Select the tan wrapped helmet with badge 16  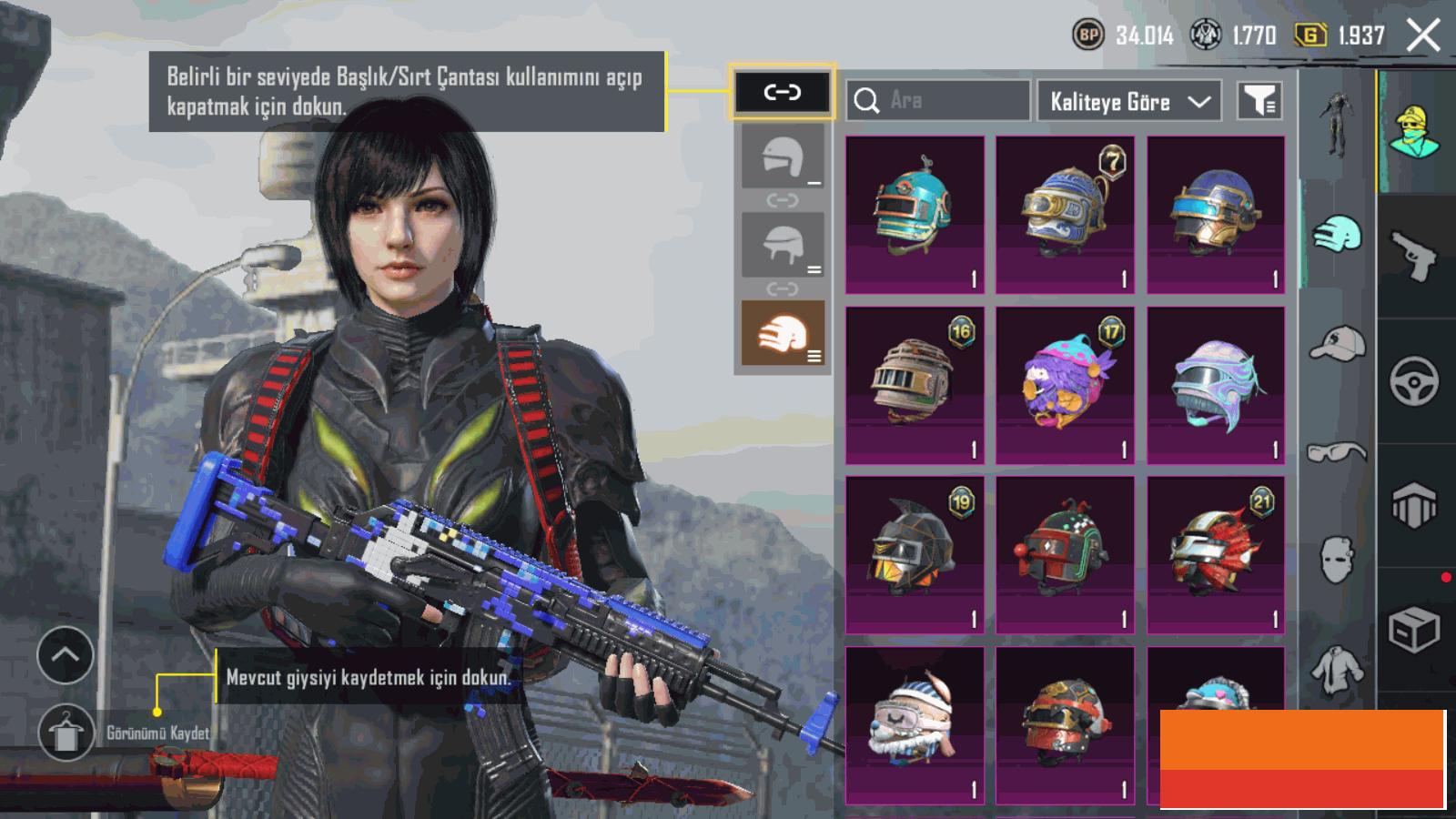point(915,385)
